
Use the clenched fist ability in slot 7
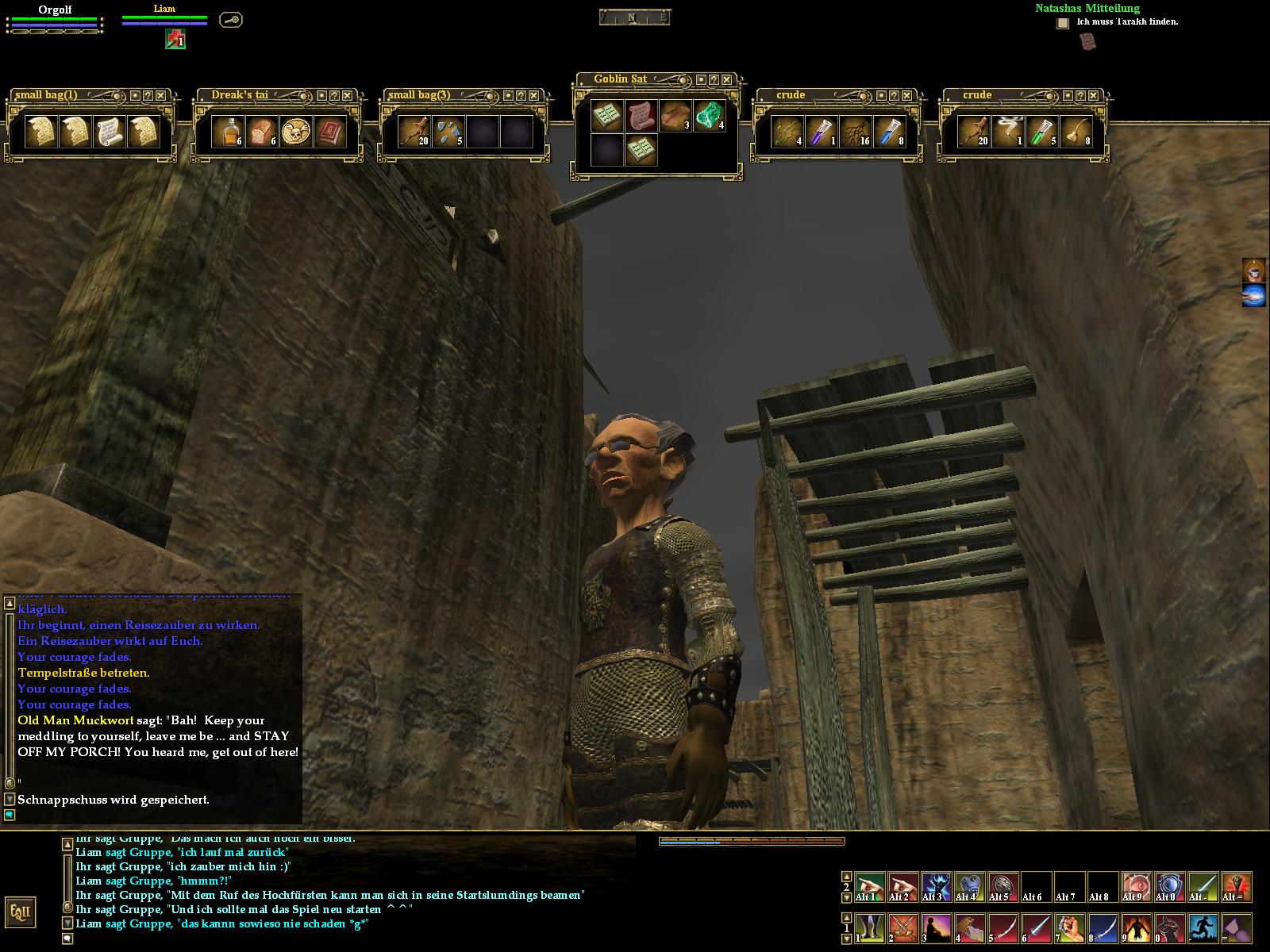tap(1070, 927)
